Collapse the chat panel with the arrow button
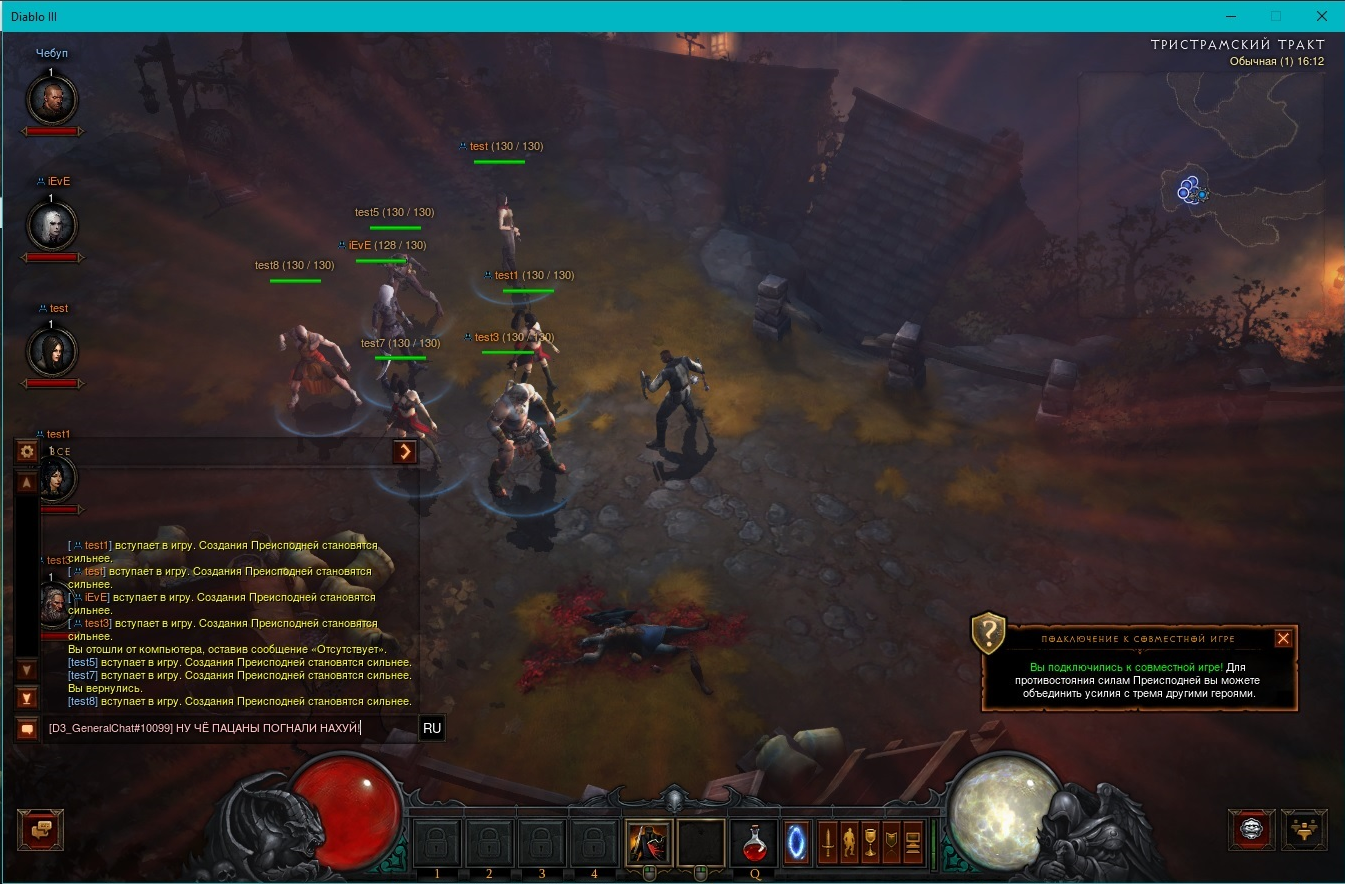The width and height of the screenshot is (1345, 884). (404, 452)
